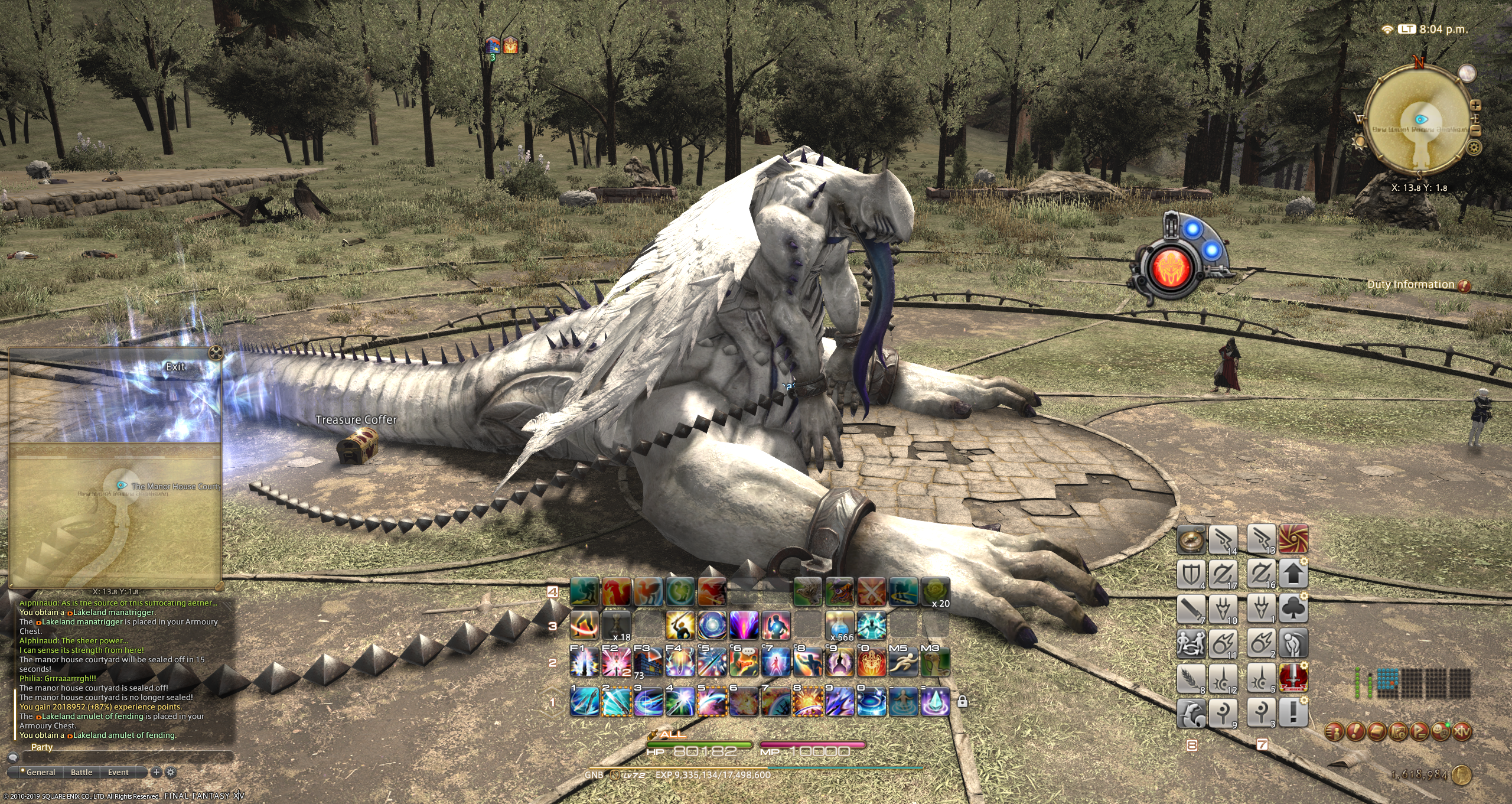Open chat log settings gear
This screenshot has height=804, width=1512.
coord(171,772)
